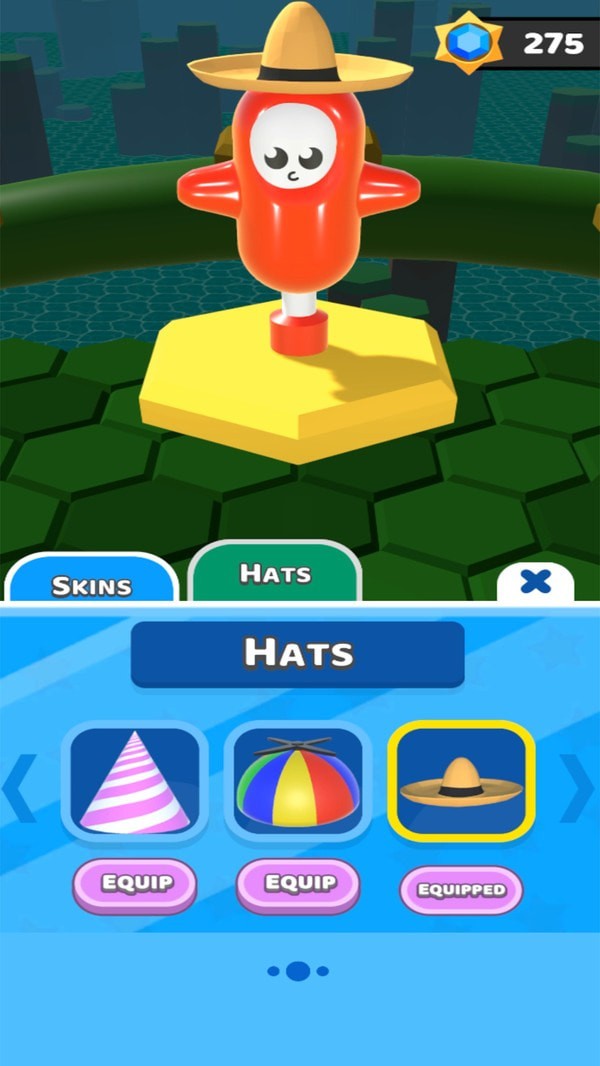Tap the blue gem currency icon

468,44
